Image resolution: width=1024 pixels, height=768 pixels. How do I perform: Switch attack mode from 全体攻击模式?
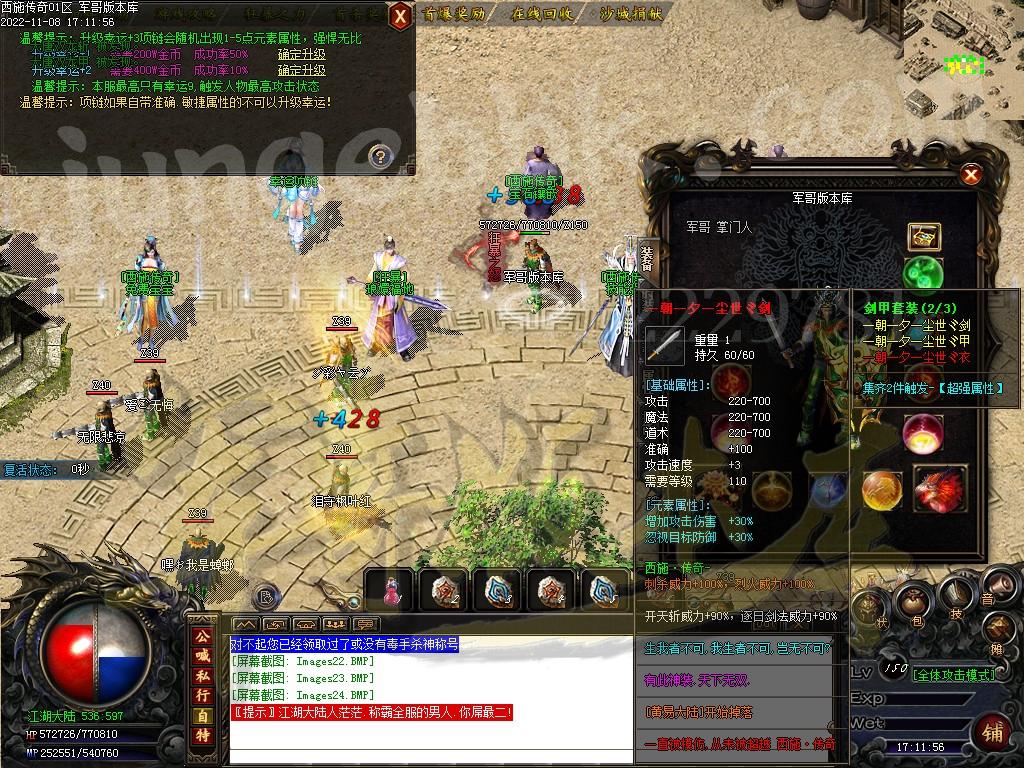click(x=954, y=675)
